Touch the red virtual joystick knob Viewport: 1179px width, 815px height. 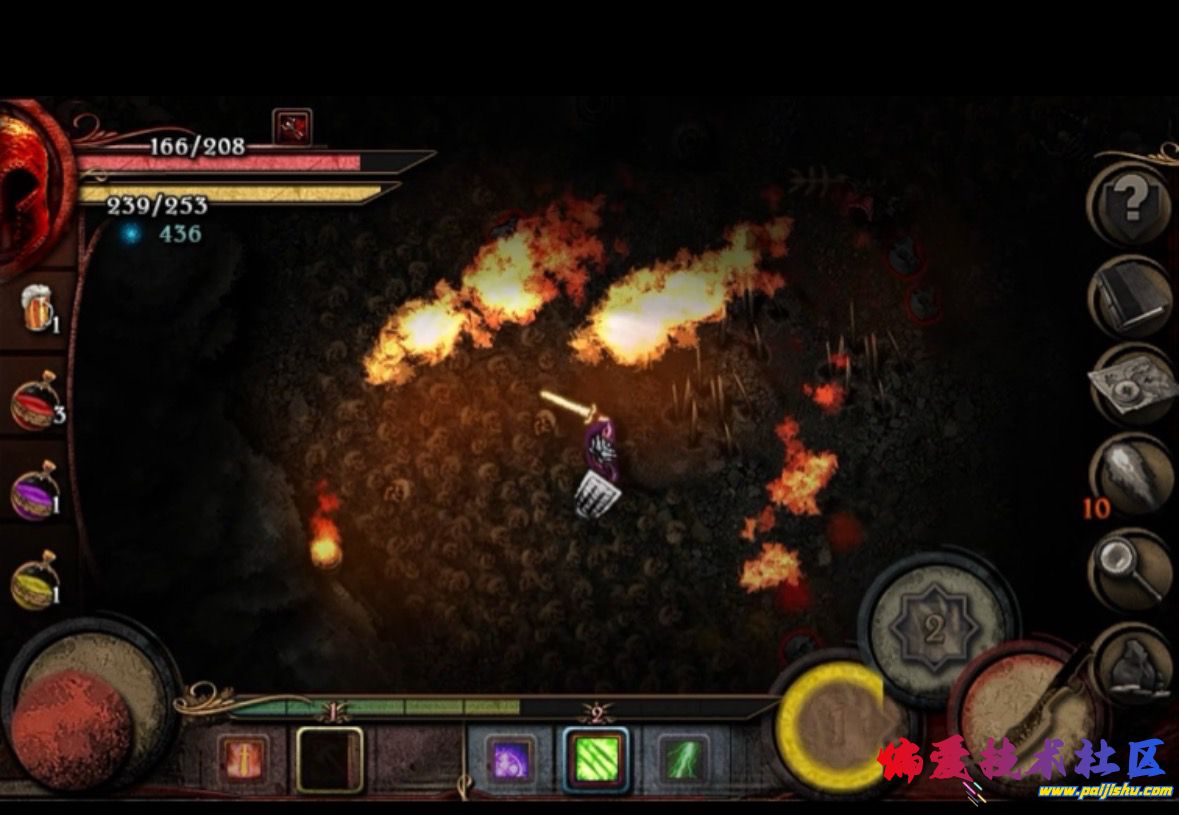(x=72, y=729)
